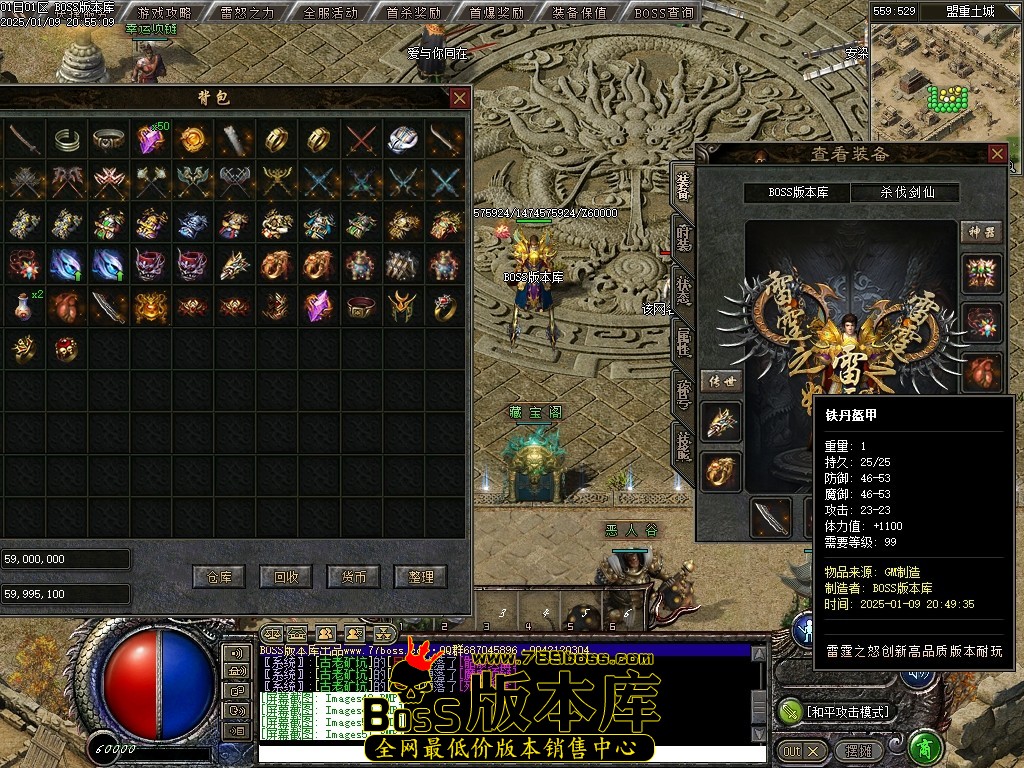Close the 背包 backpack window
The image size is (1024, 768).
[459, 98]
